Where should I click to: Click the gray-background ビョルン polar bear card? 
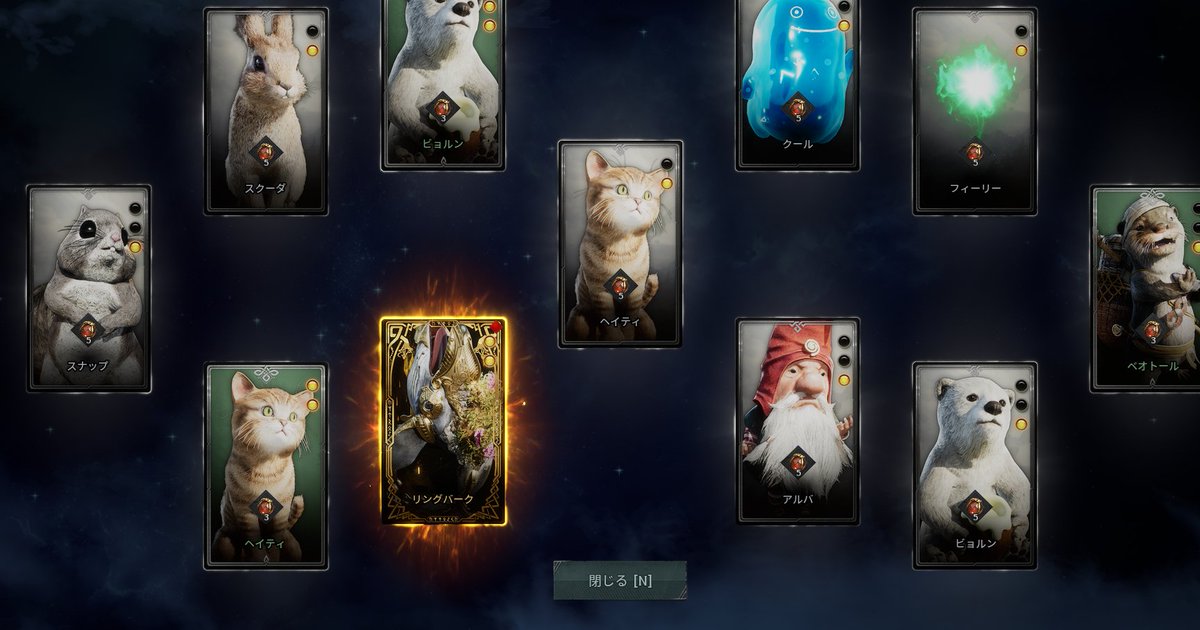[x=974, y=466]
